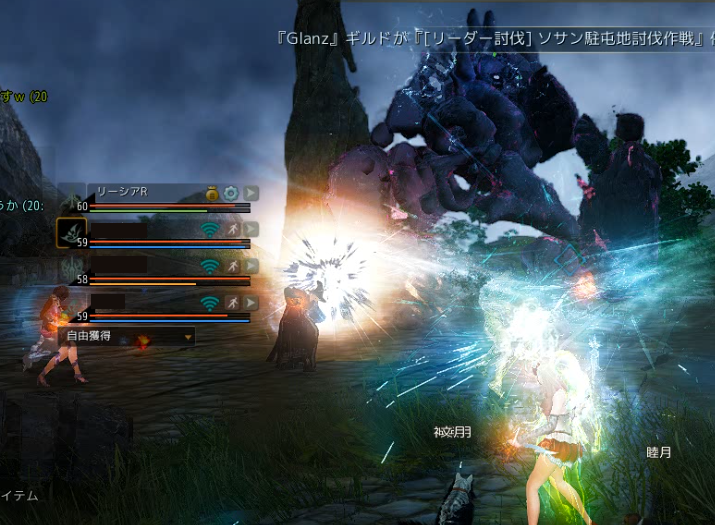715x525 pixels.
Task: Open the gear settings icon on リーシアR's row
Action: 230,192
